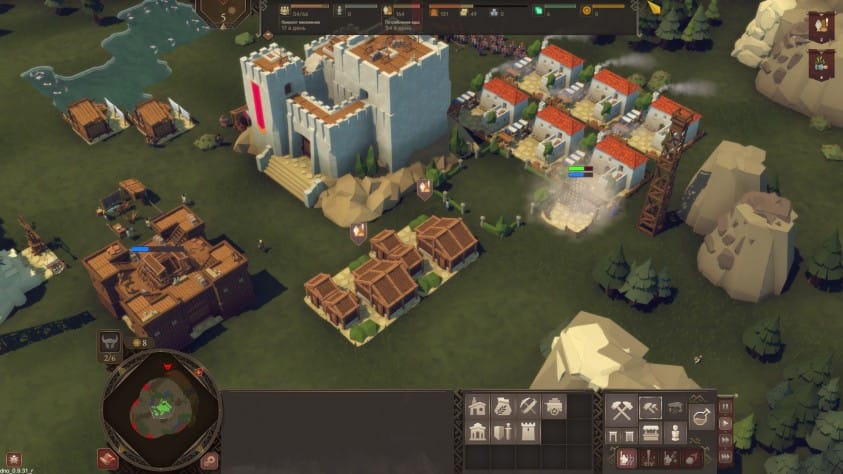The height and width of the screenshot is (474, 843).
Task: Open the cart logistics category
Action: click(x=553, y=407)
